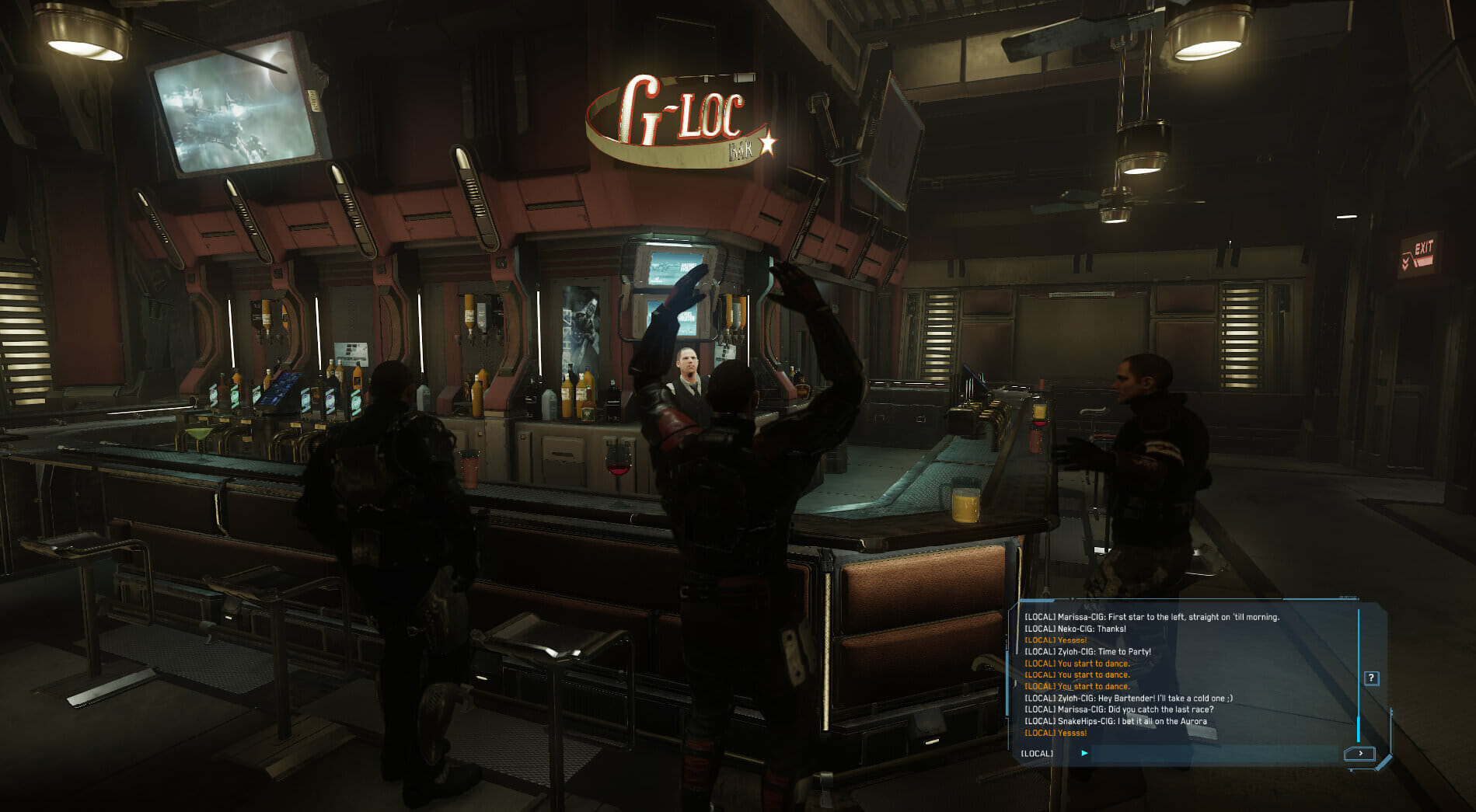Viewport: 1476px width, 812px height.
Task: Open chat help with the question mark button
Action: [1371, 678]
